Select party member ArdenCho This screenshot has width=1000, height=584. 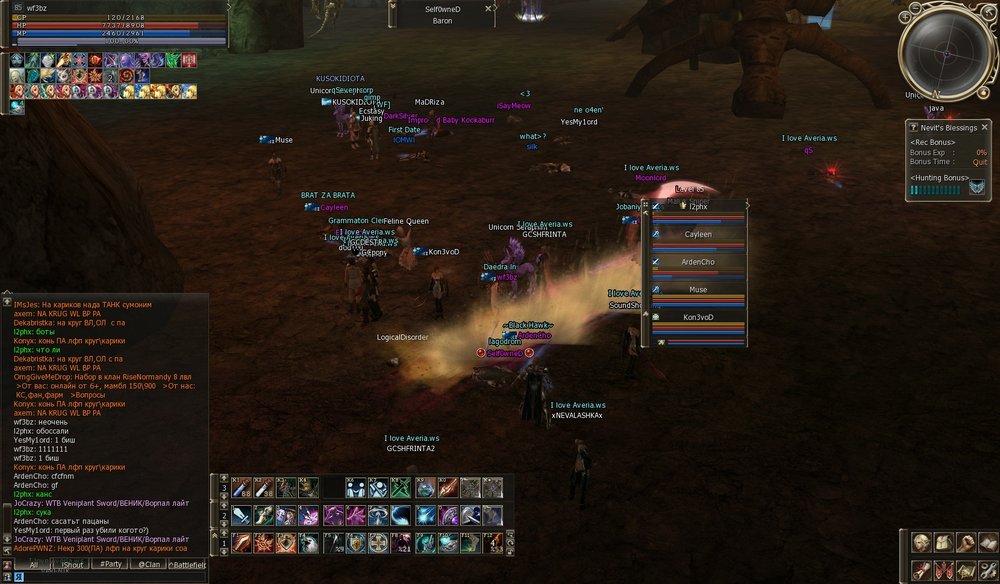[x=698, y=262]
